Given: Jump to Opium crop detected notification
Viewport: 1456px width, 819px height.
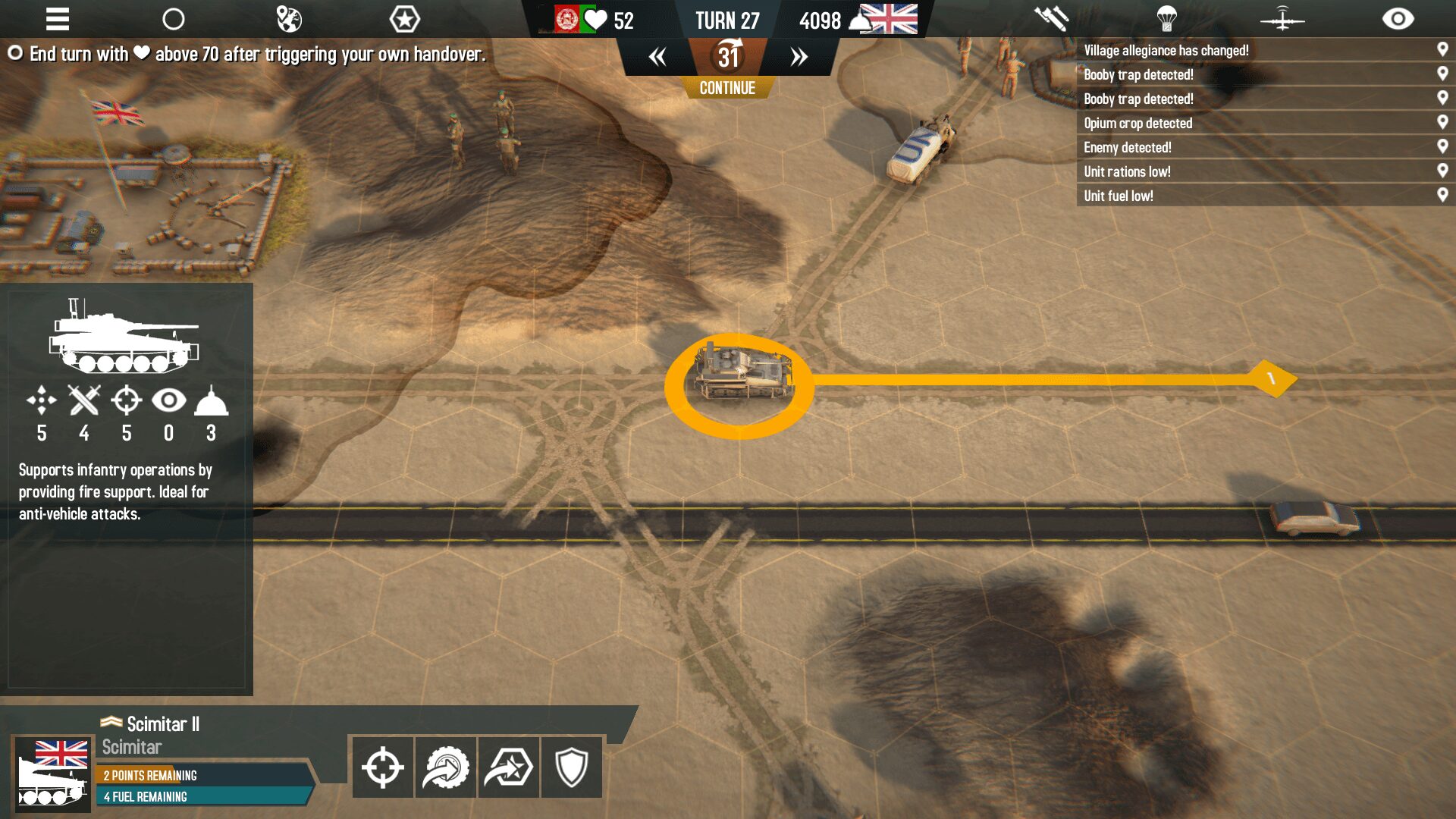Looking at the screenshot, I should tap(1137, 124).
